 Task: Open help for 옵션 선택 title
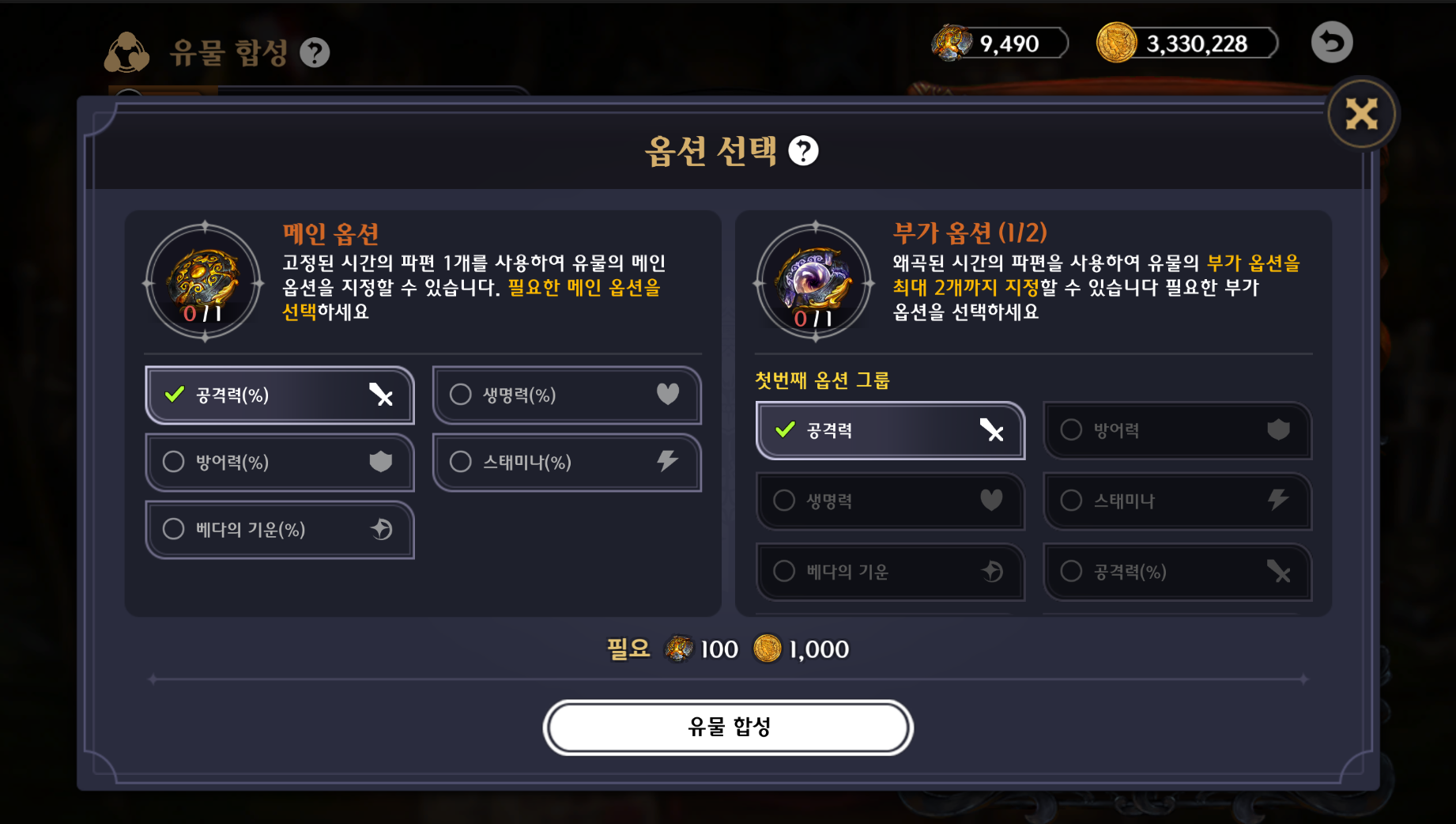803,151
